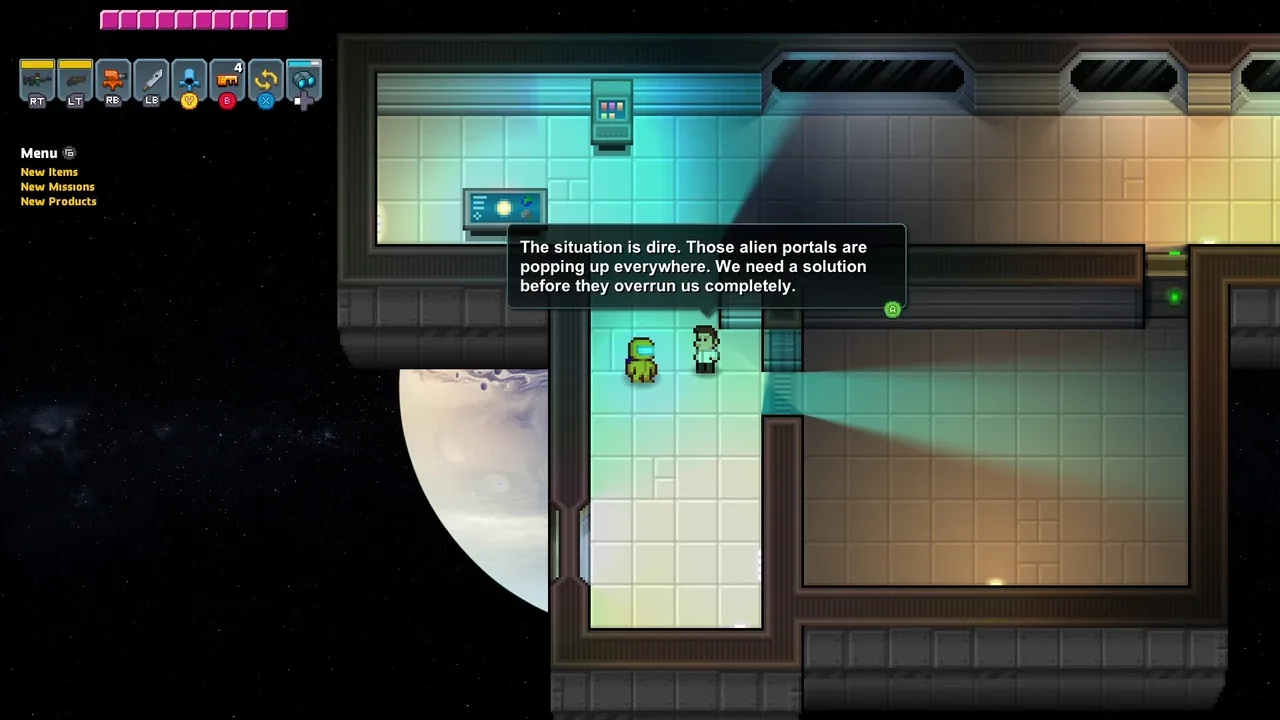Click the yellow swap arrows slot
The width and height of the screenshot is (1280, 720).
(265, 80)
